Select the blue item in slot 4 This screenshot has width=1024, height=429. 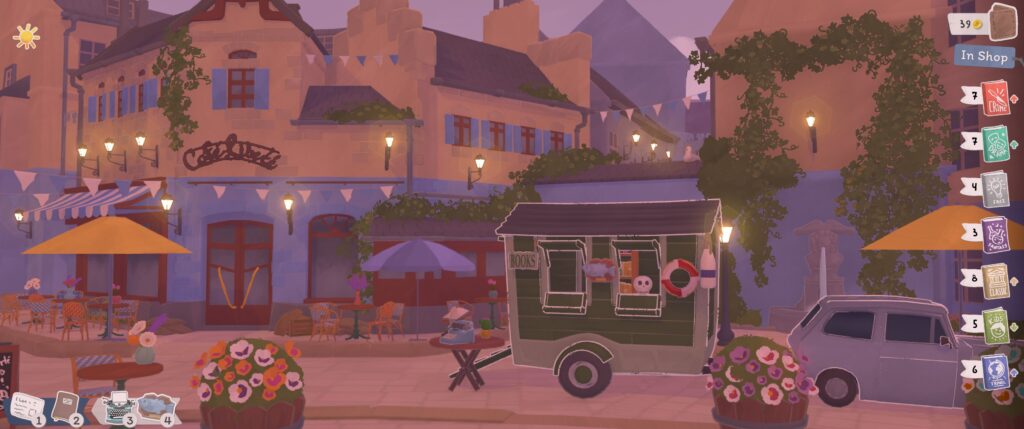154,405
